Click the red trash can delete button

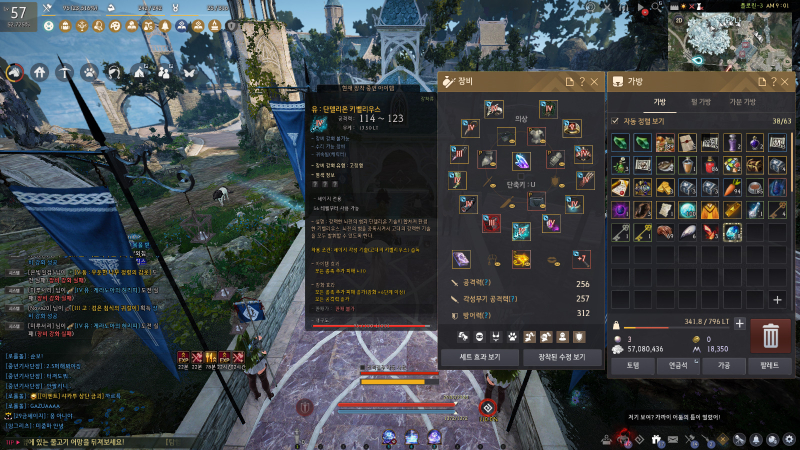click(770, 335)
